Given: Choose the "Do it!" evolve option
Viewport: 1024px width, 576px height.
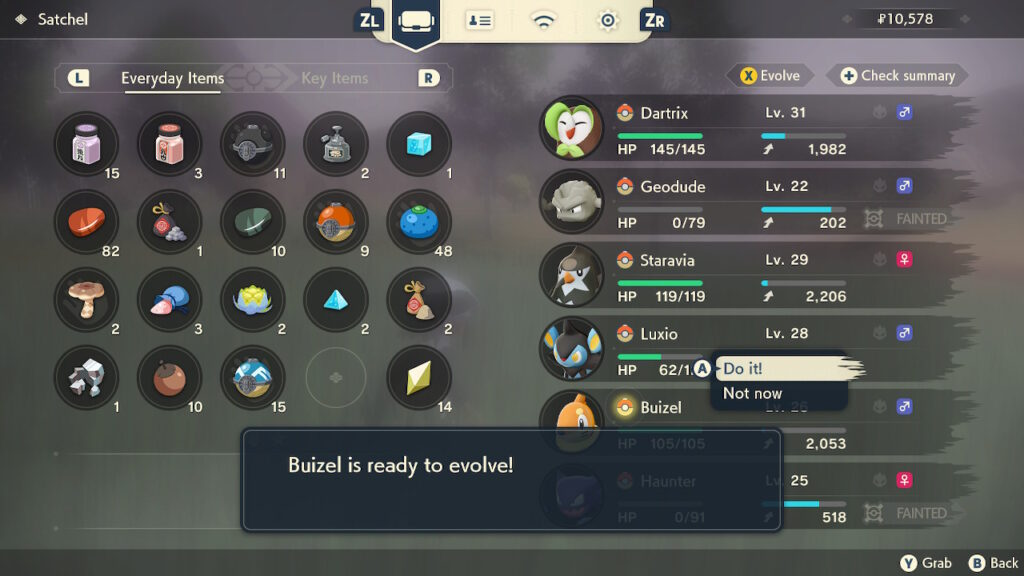Looking at the screenshot, I should 743,369.
